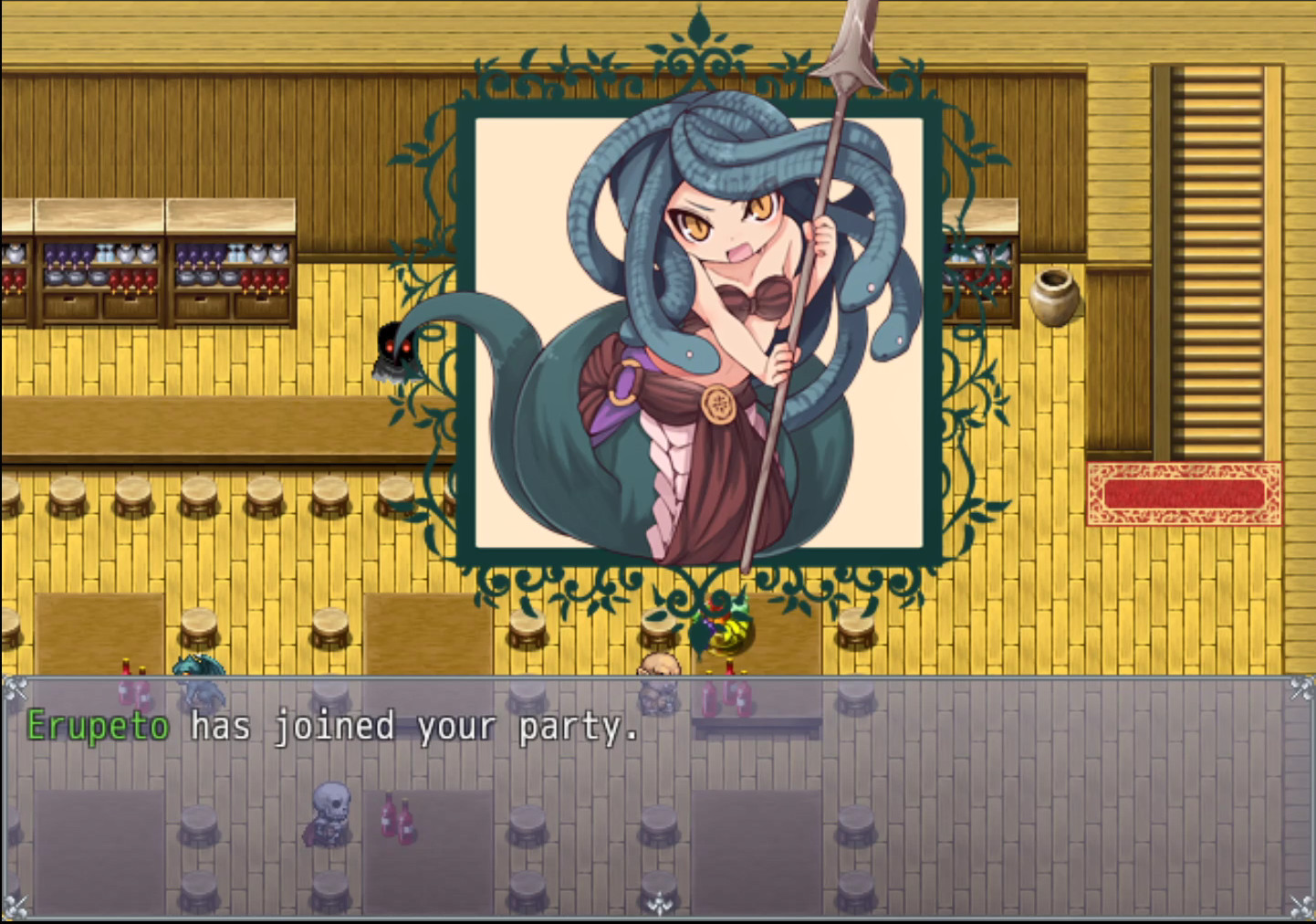This screenshot has width=1316, height=924.
Task: Click the green Erupeto name text
Action: (x=97, y=726)
